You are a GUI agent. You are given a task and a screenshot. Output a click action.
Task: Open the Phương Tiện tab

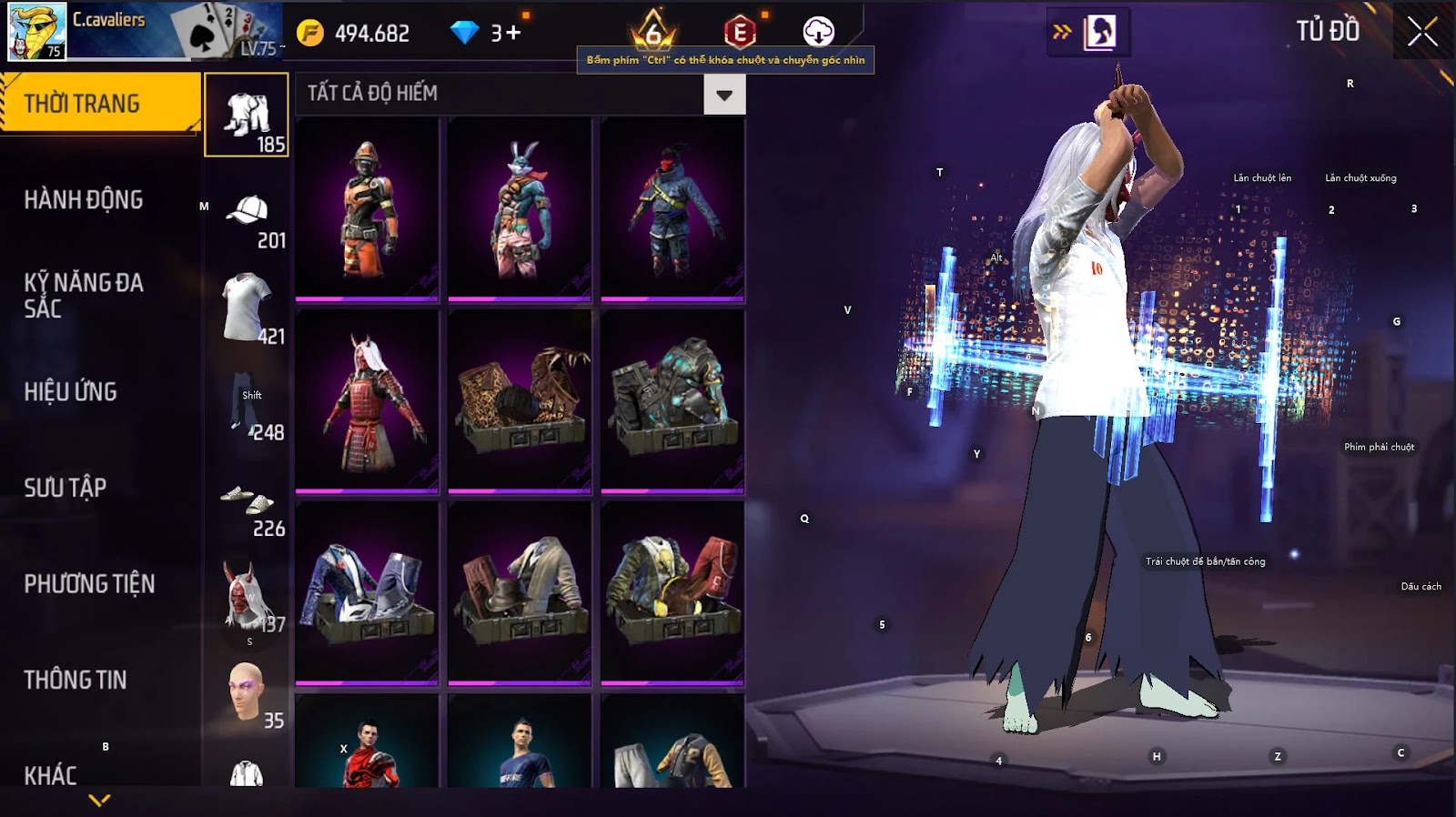click(x=89, y=584)
